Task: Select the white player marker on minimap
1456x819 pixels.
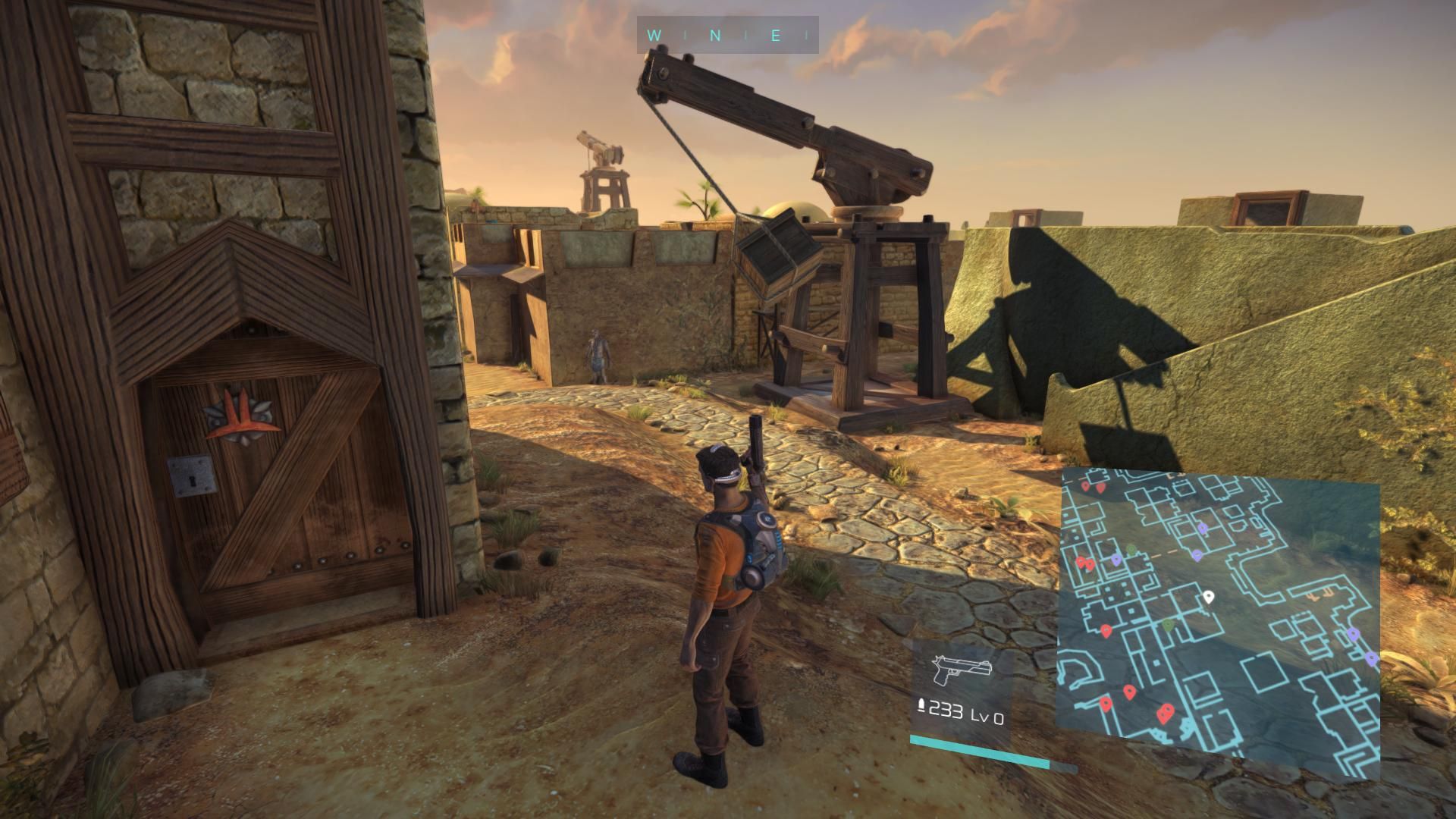Action: click(x=1209, y=597)
